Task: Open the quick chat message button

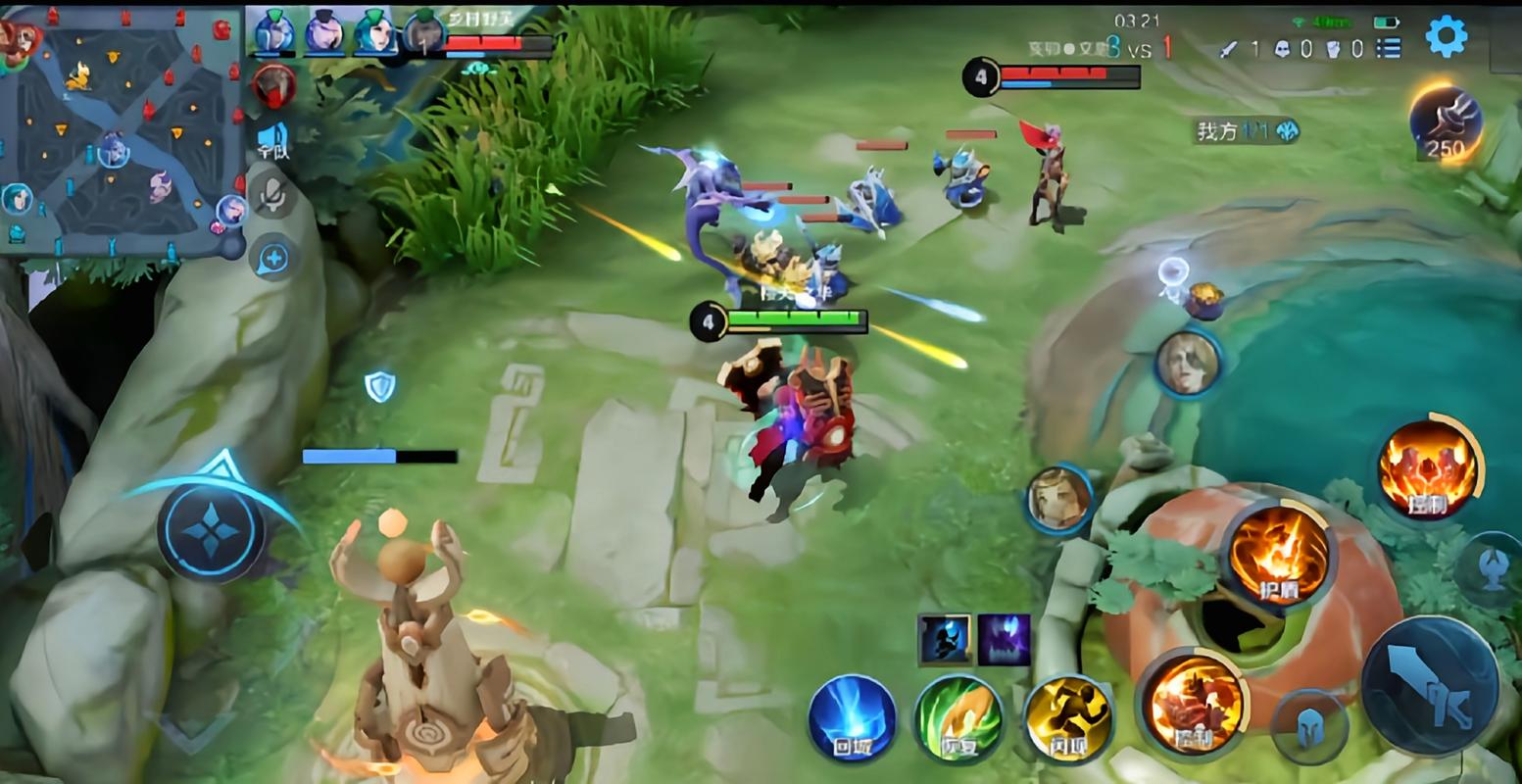Action: point(273,259)
